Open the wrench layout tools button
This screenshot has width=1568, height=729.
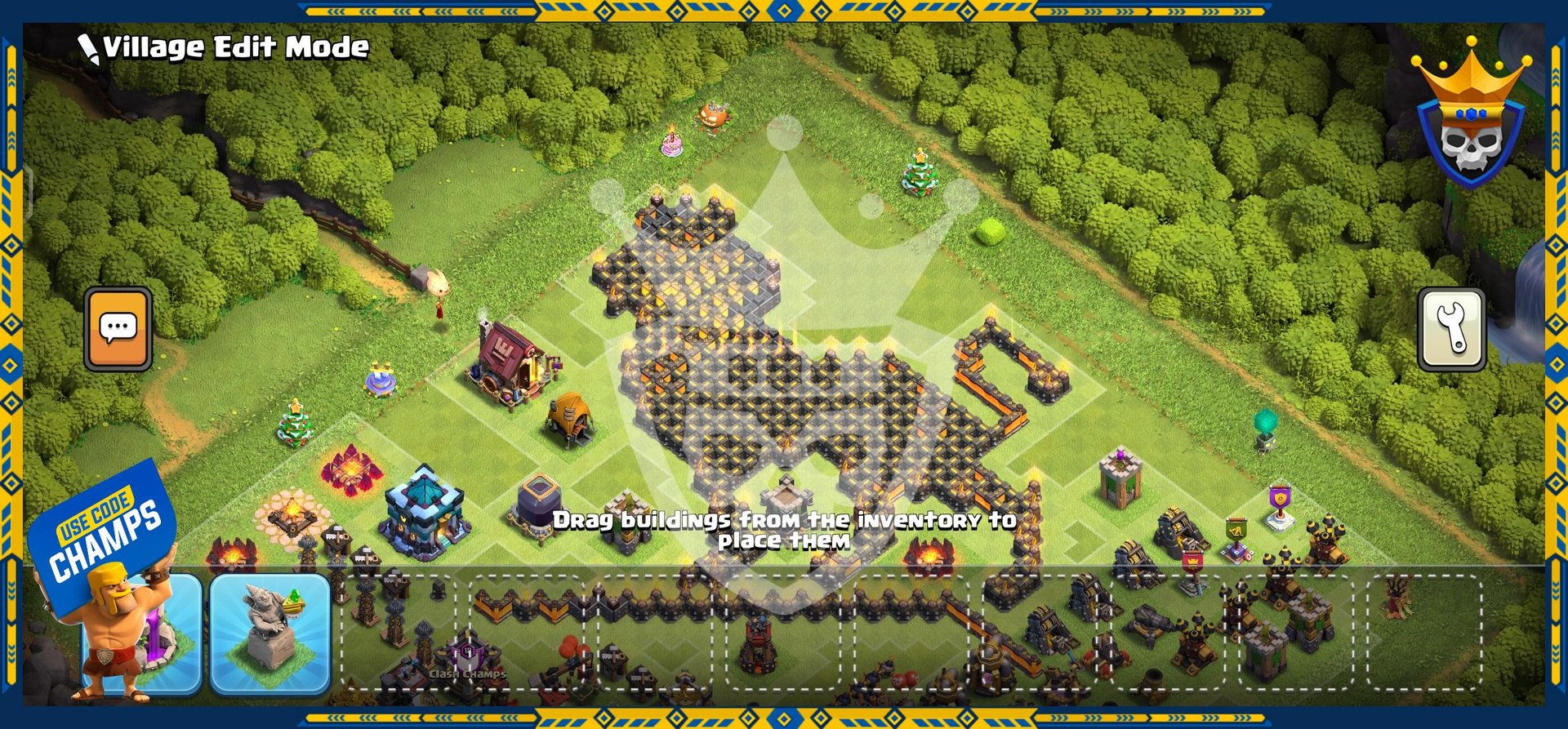coord(1451,330)
